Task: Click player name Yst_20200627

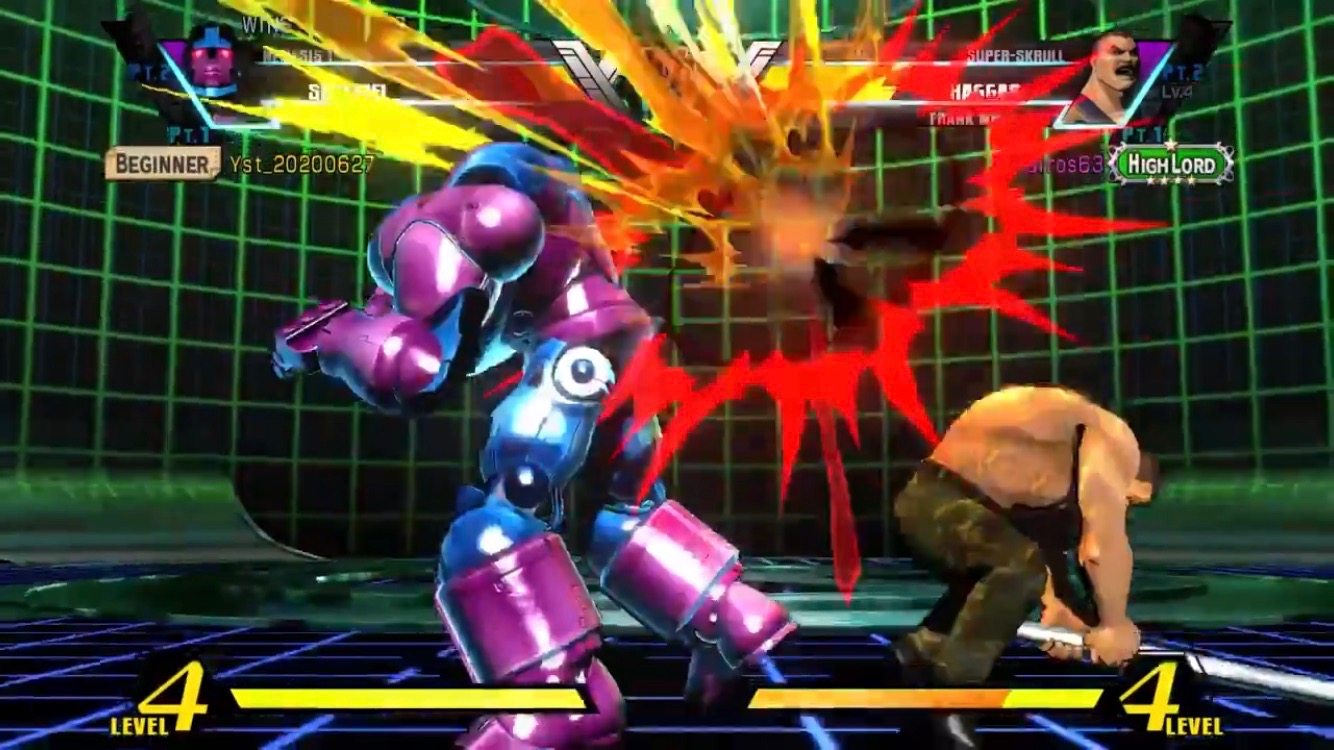Action: coord(302,164)
